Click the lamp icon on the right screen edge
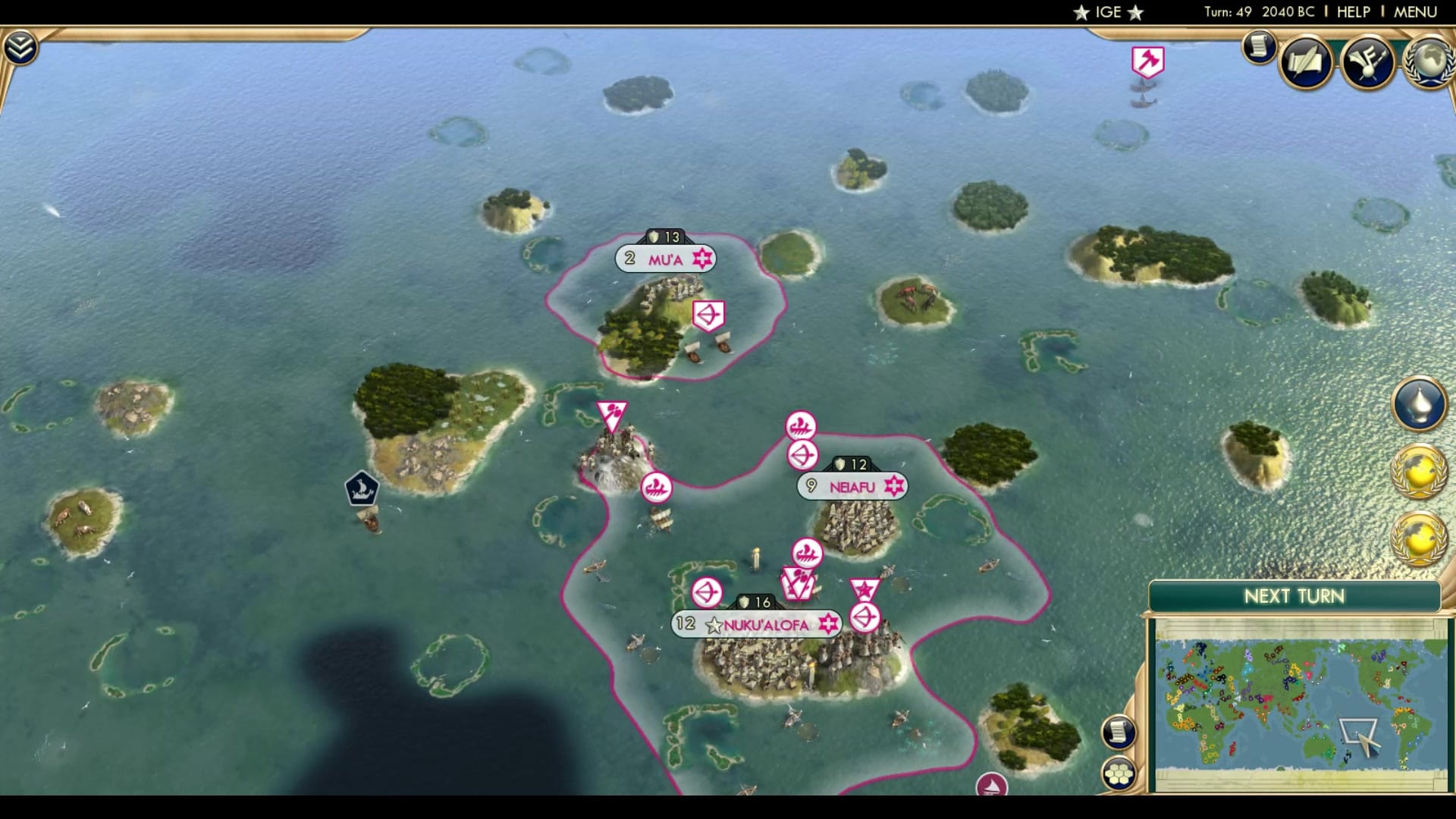The height and width of the screenshot is (819, 1456). [x=1421, y=404]
